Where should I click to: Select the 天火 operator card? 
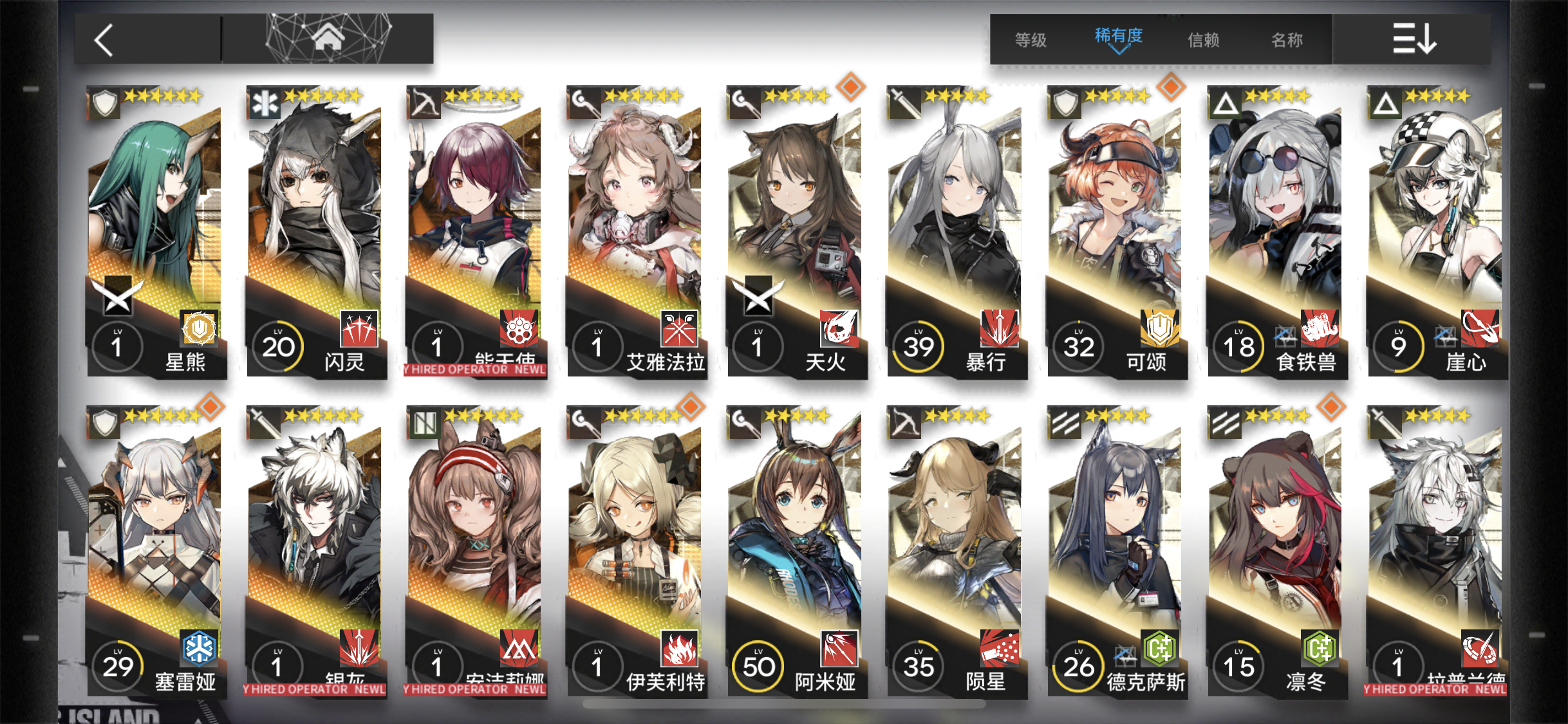pyautogui.click(x=796, y=232)
